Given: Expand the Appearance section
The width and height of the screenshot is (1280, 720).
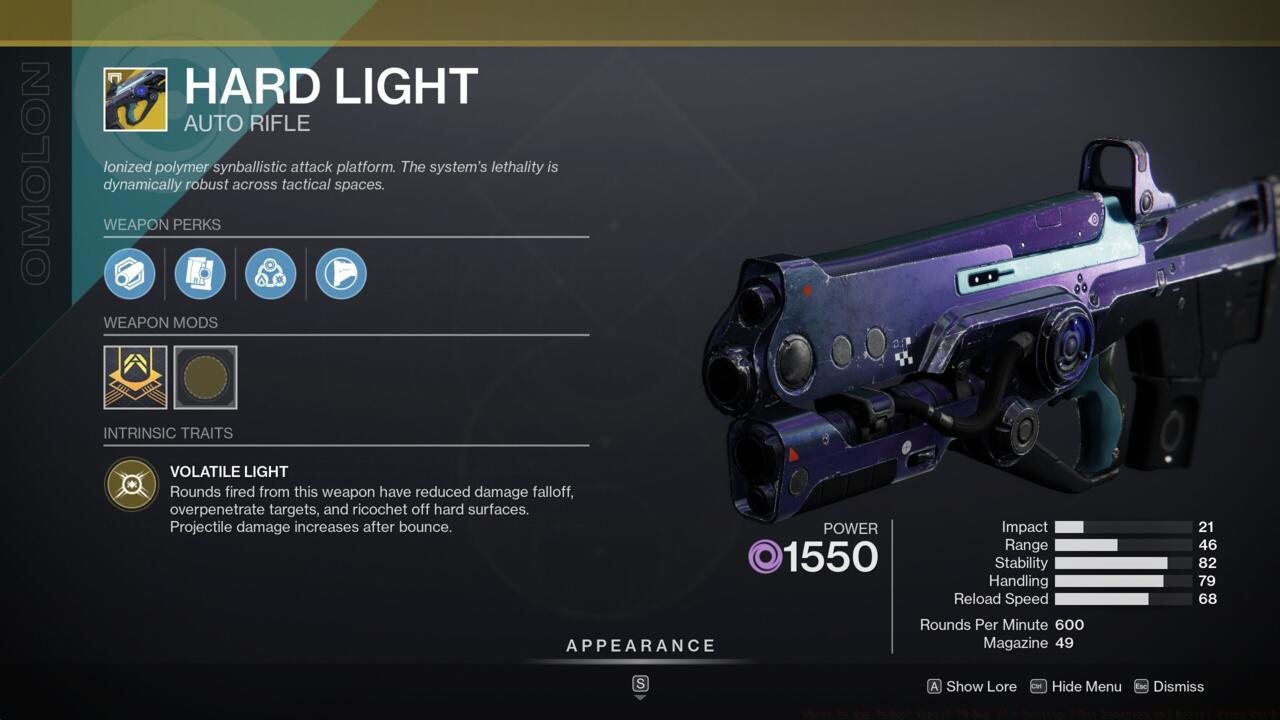Looking at the screenshot, I should click(640, 645).
